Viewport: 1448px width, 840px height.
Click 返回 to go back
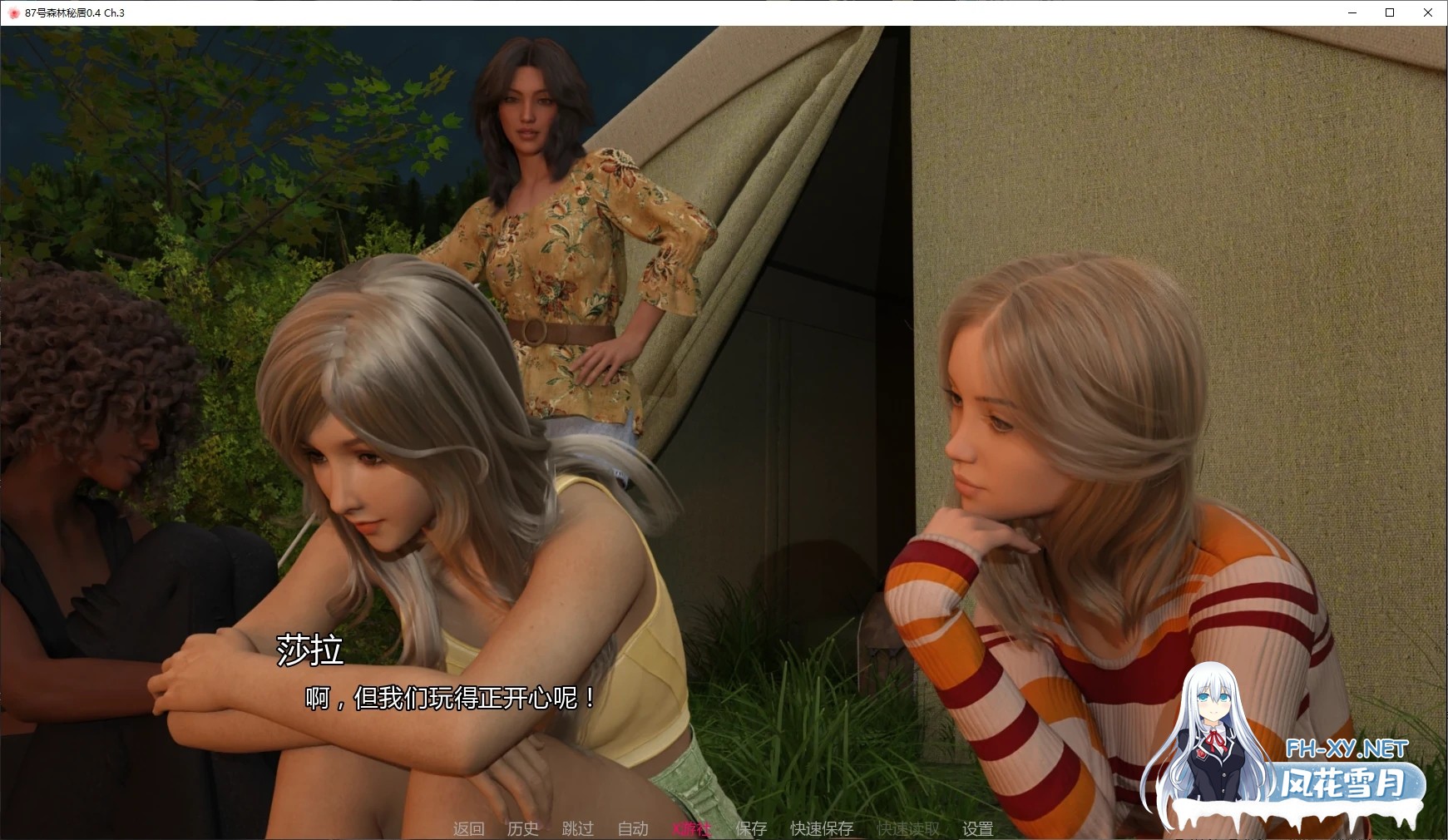(x=468, y=828)
